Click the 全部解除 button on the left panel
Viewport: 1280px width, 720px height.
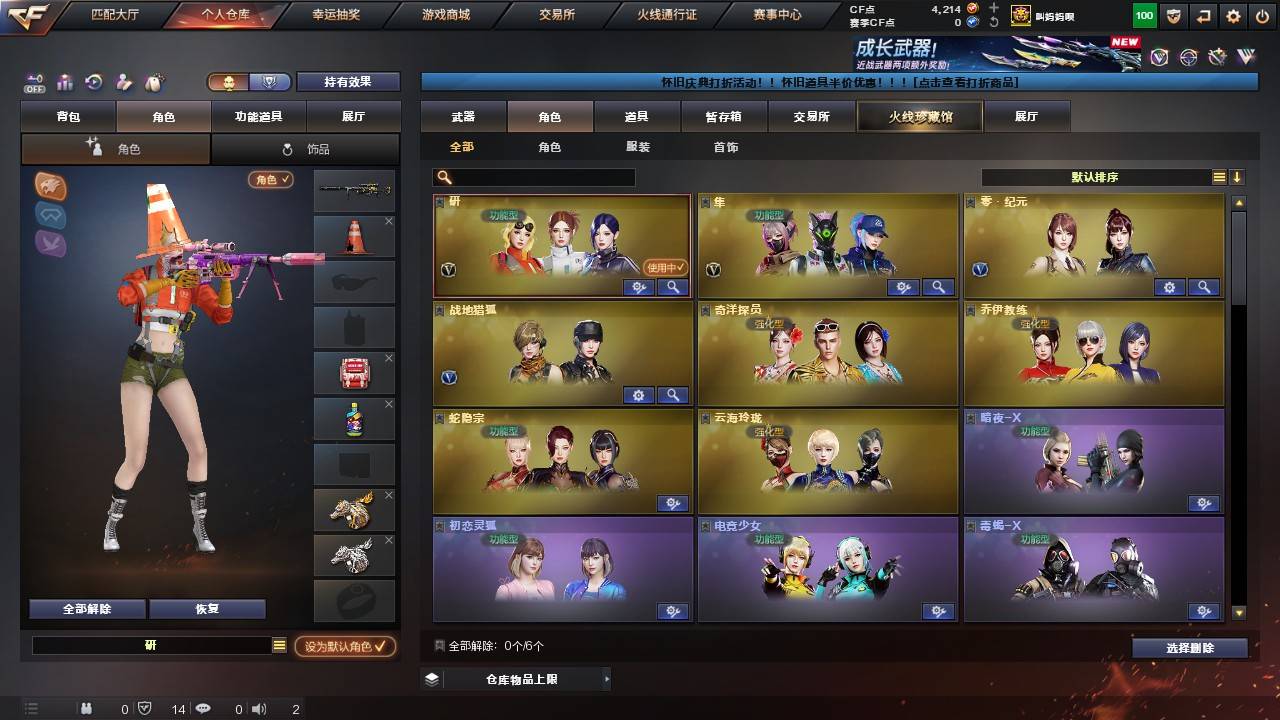tap(86, 607)
